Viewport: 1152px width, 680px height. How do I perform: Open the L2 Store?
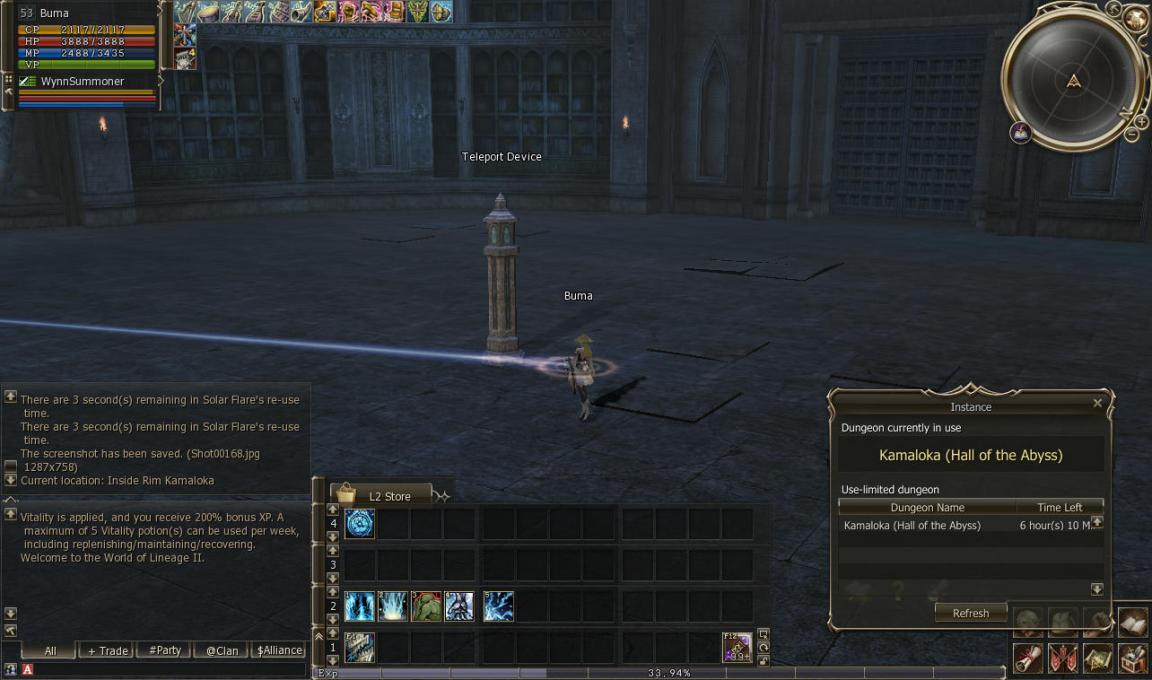click(387, 495)
